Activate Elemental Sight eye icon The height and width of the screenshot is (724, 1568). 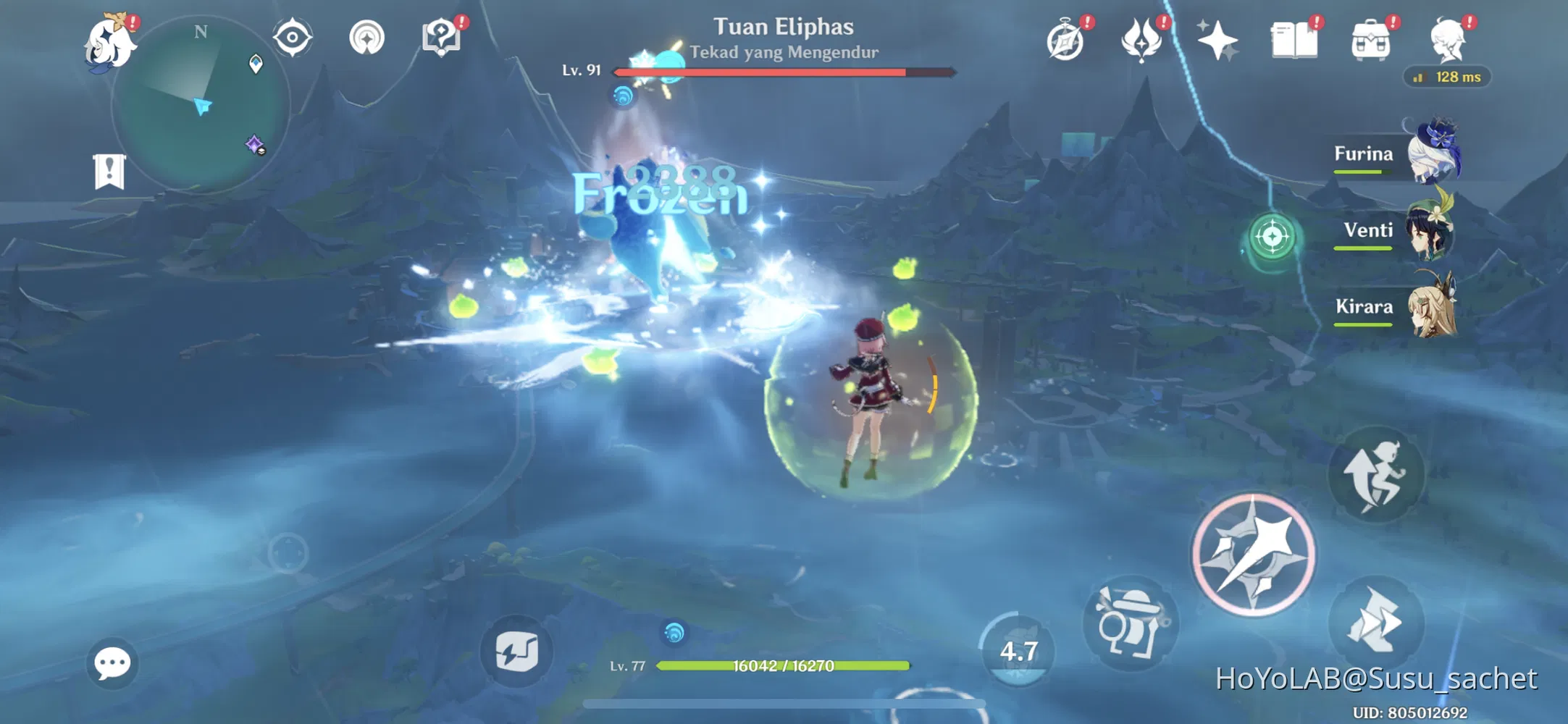pyautogui.click(x=293, y=38)
